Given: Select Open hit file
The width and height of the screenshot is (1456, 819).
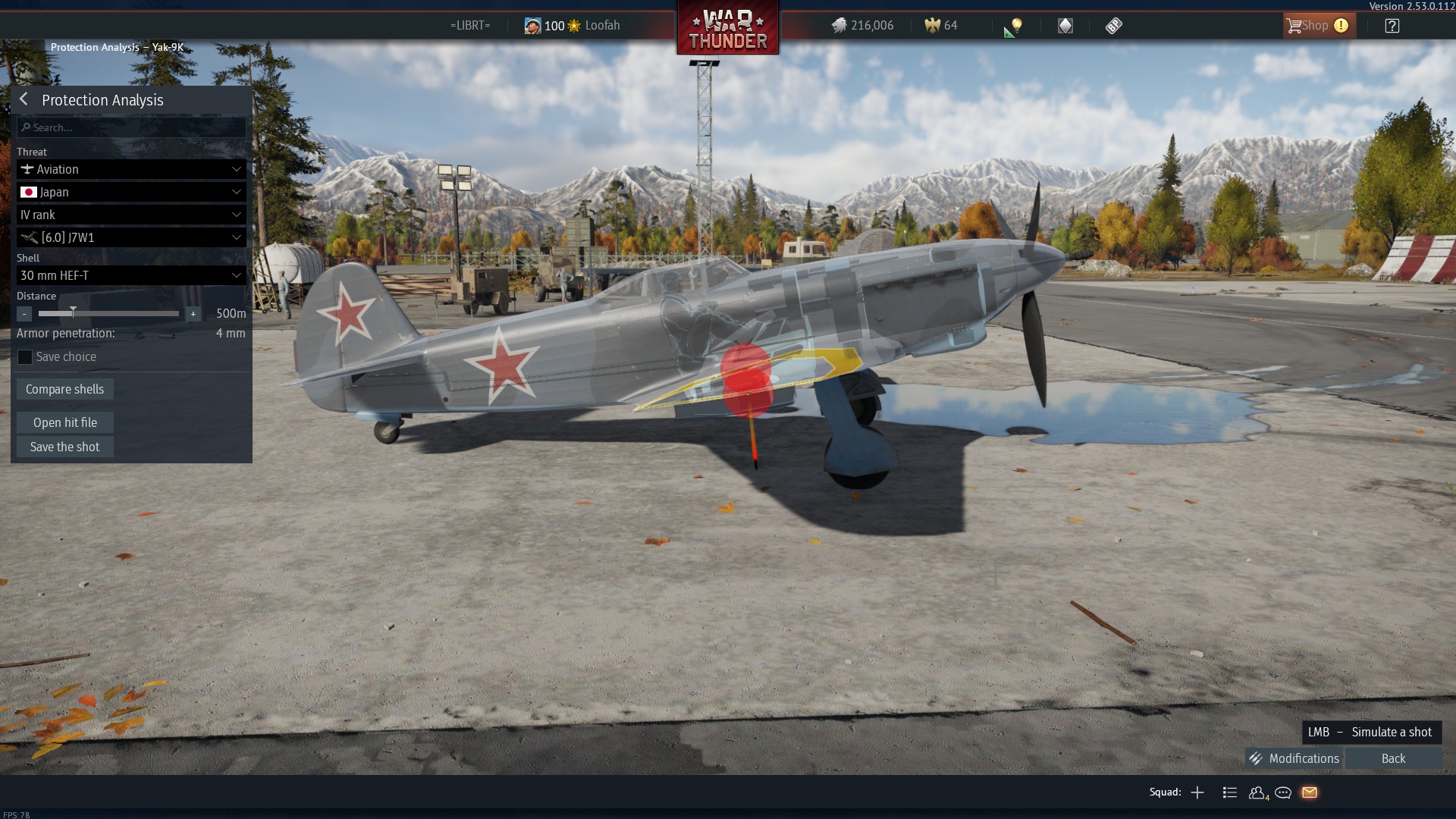Looking at the screenshot, I should [65, 422].
